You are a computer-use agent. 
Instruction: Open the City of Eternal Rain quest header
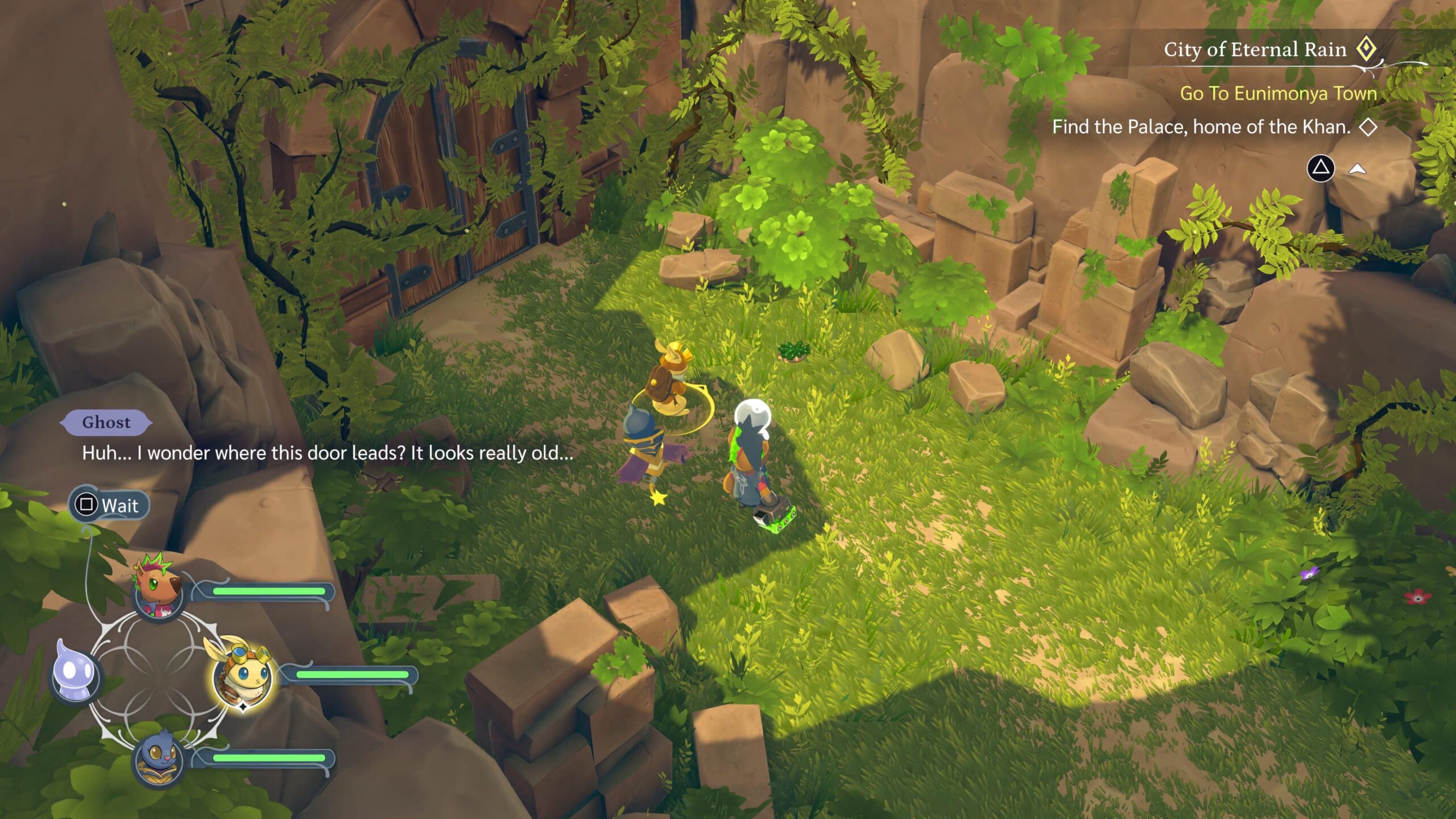tap(1255, 50)
